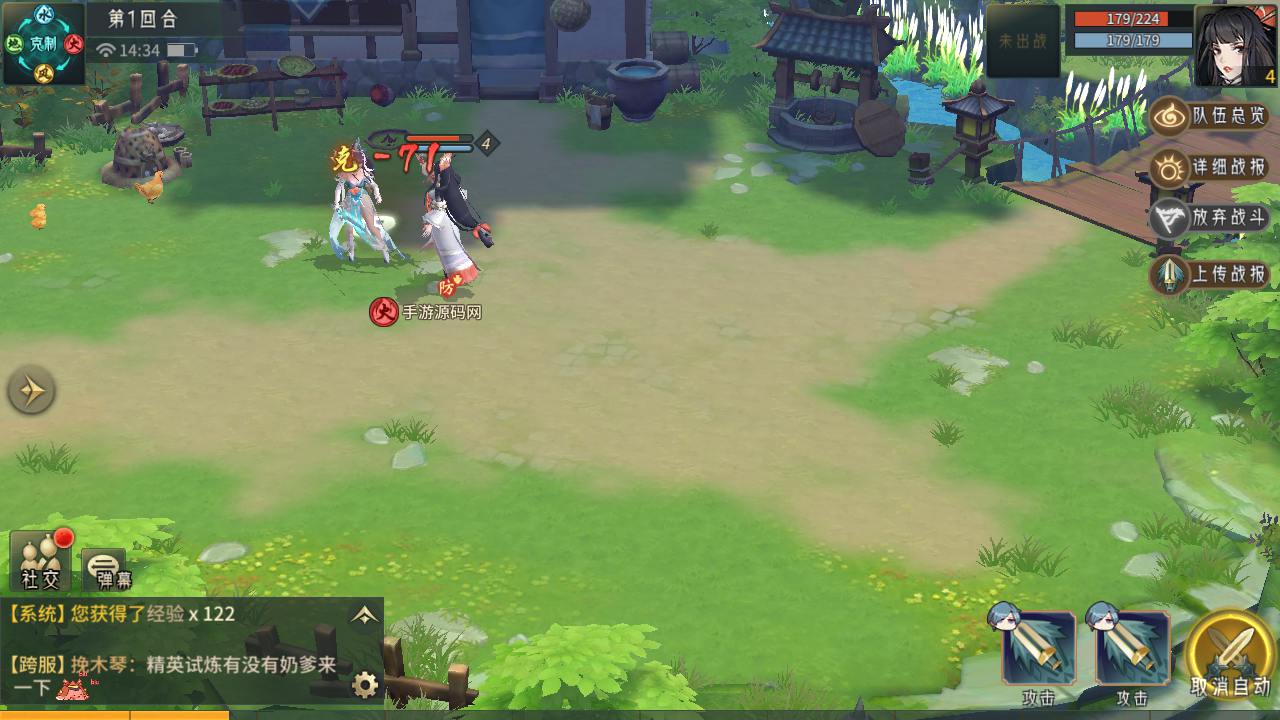View the 详细战报 detailed battle report
The width and height of the screenshot is (1280, 720).
pos(1210,168)
